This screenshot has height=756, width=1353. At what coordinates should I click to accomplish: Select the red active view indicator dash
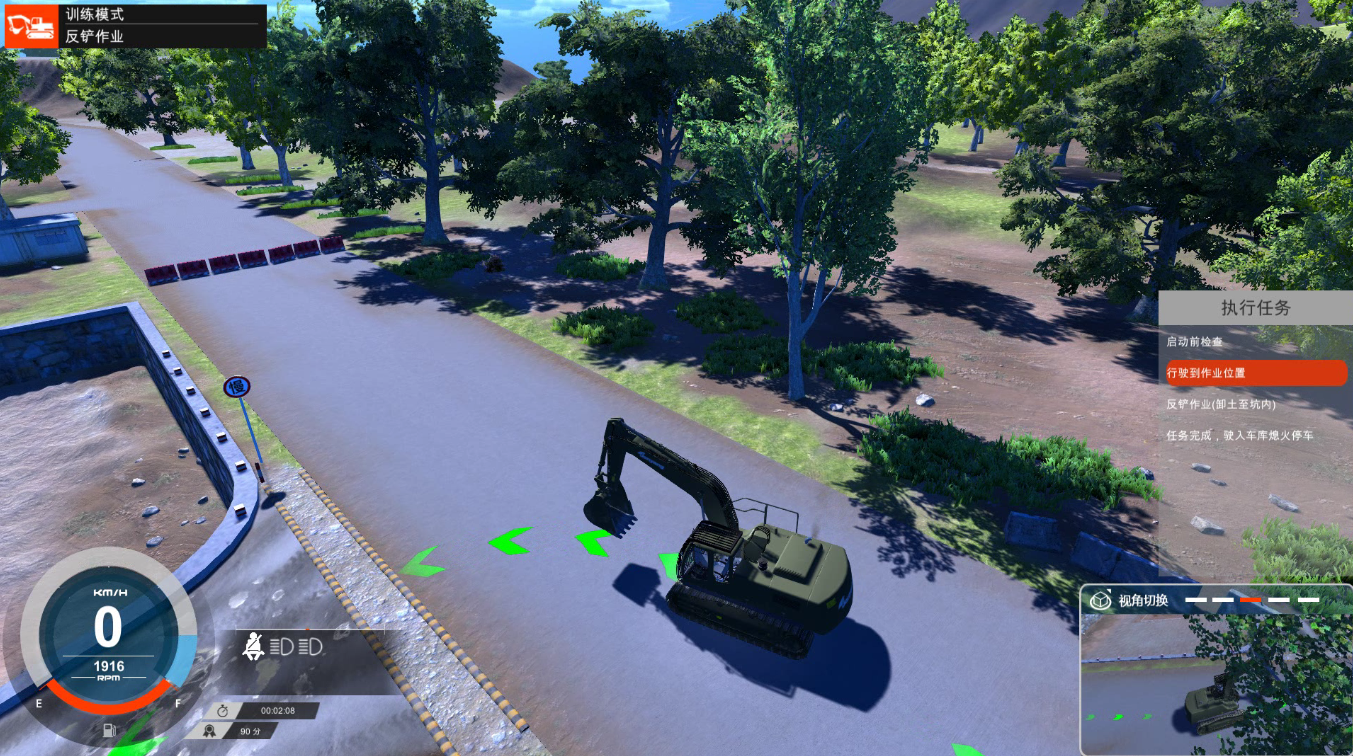click(x=1250, y=600)
